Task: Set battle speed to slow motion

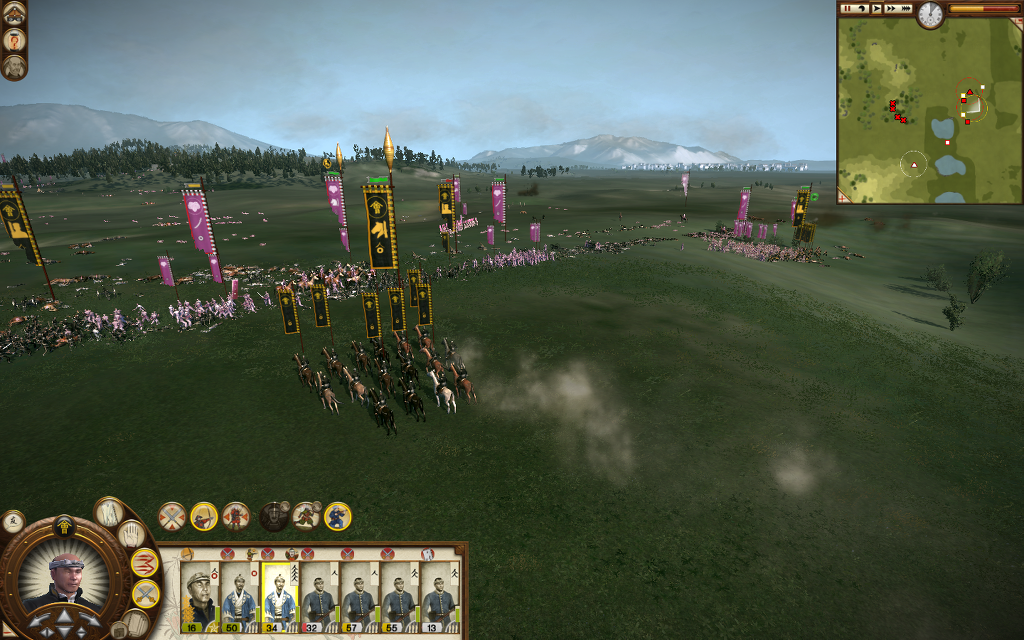Action: pos(861,9)
